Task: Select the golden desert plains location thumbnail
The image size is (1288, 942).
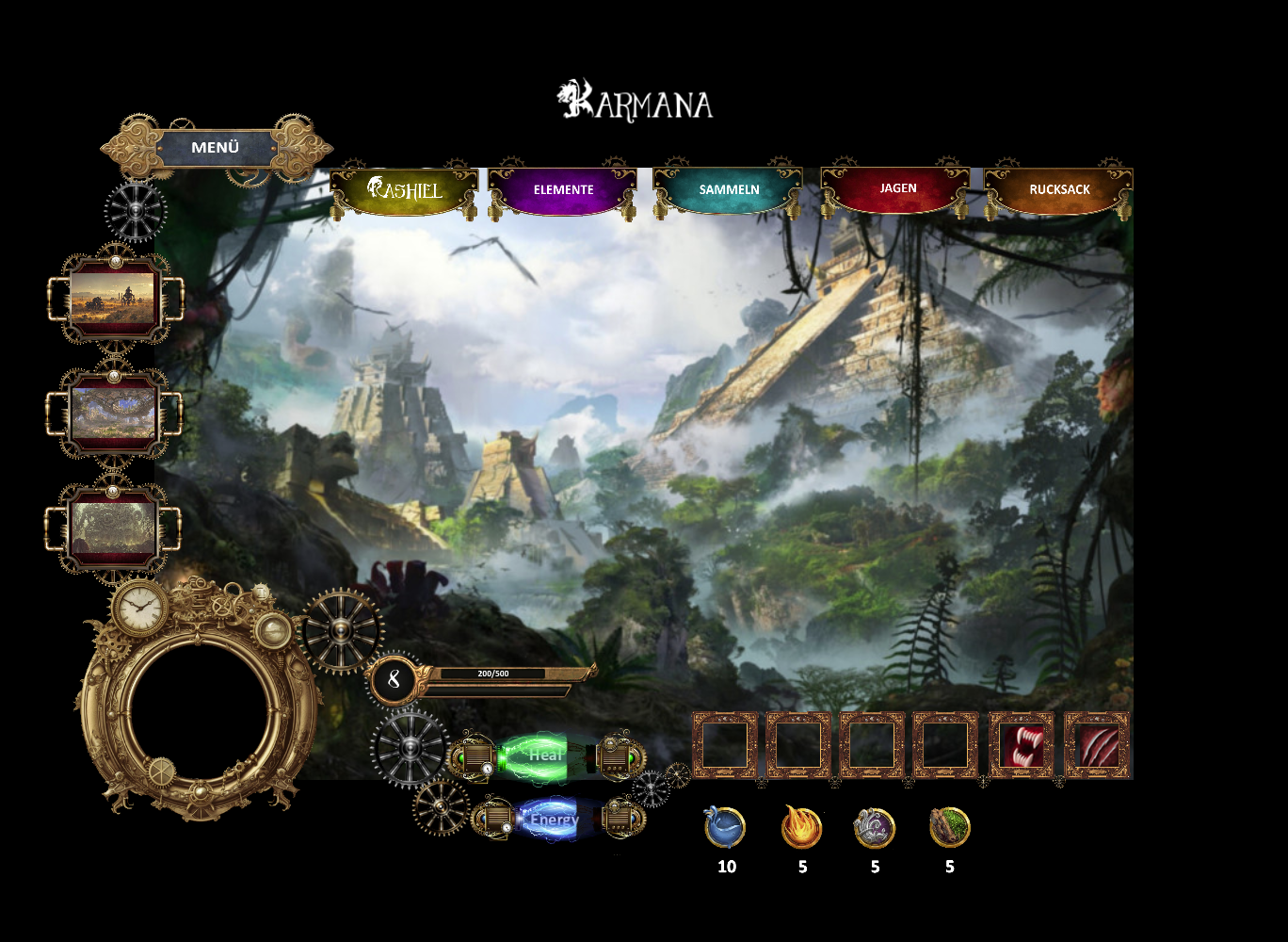Action: coord(113,299)
